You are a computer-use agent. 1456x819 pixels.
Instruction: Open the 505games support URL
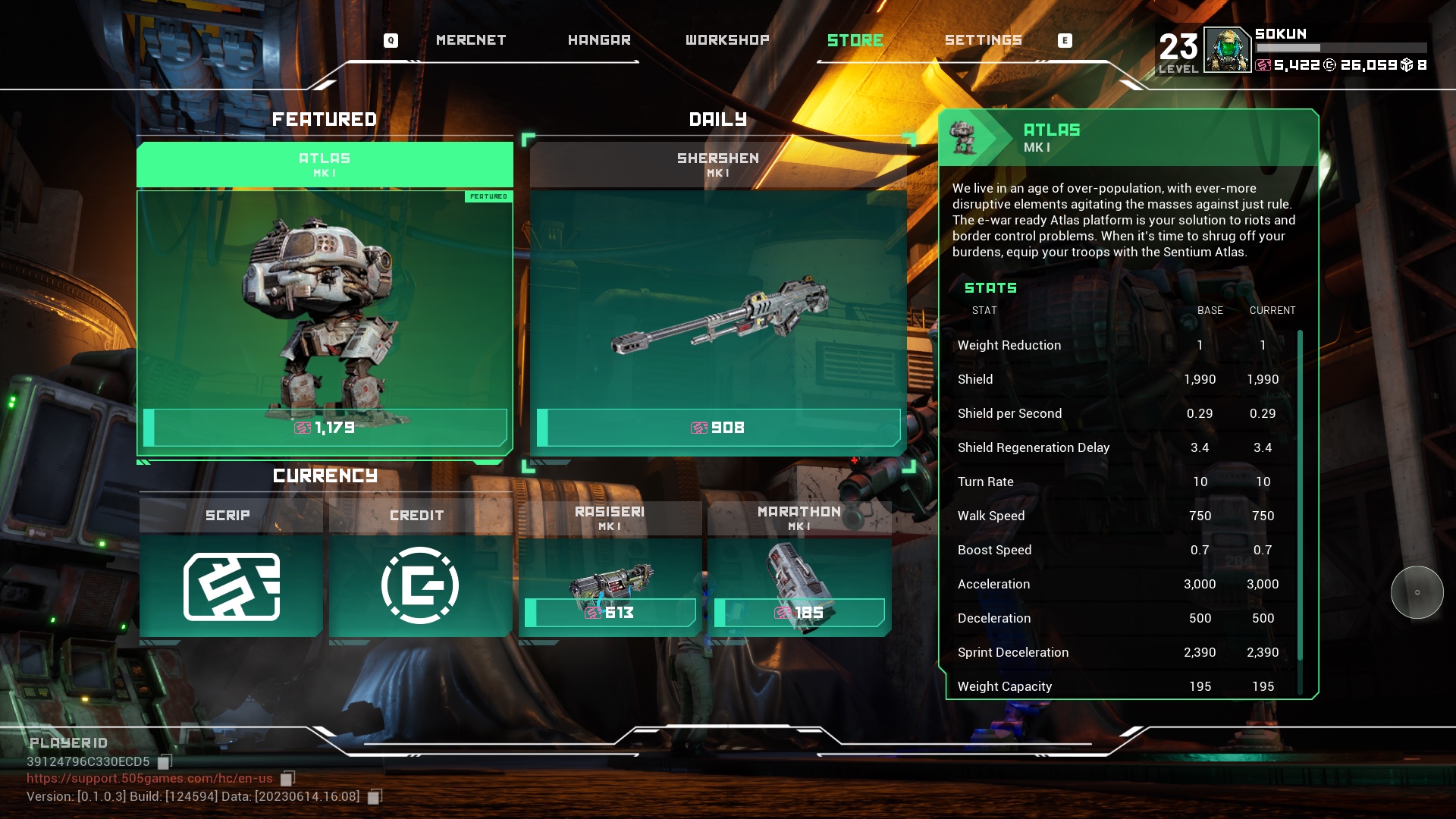[x=149, y=779]
